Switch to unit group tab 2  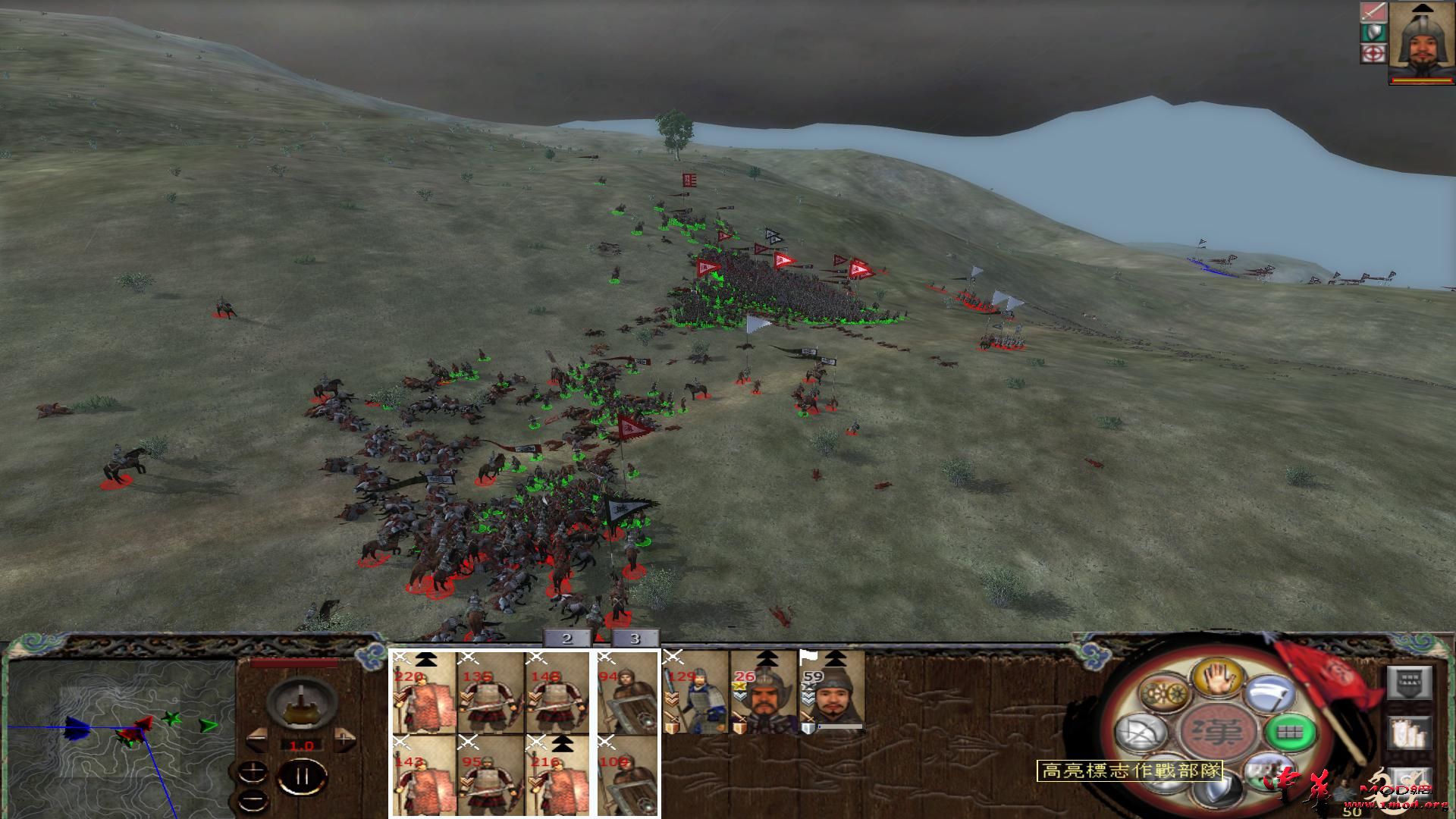point(569,639)
